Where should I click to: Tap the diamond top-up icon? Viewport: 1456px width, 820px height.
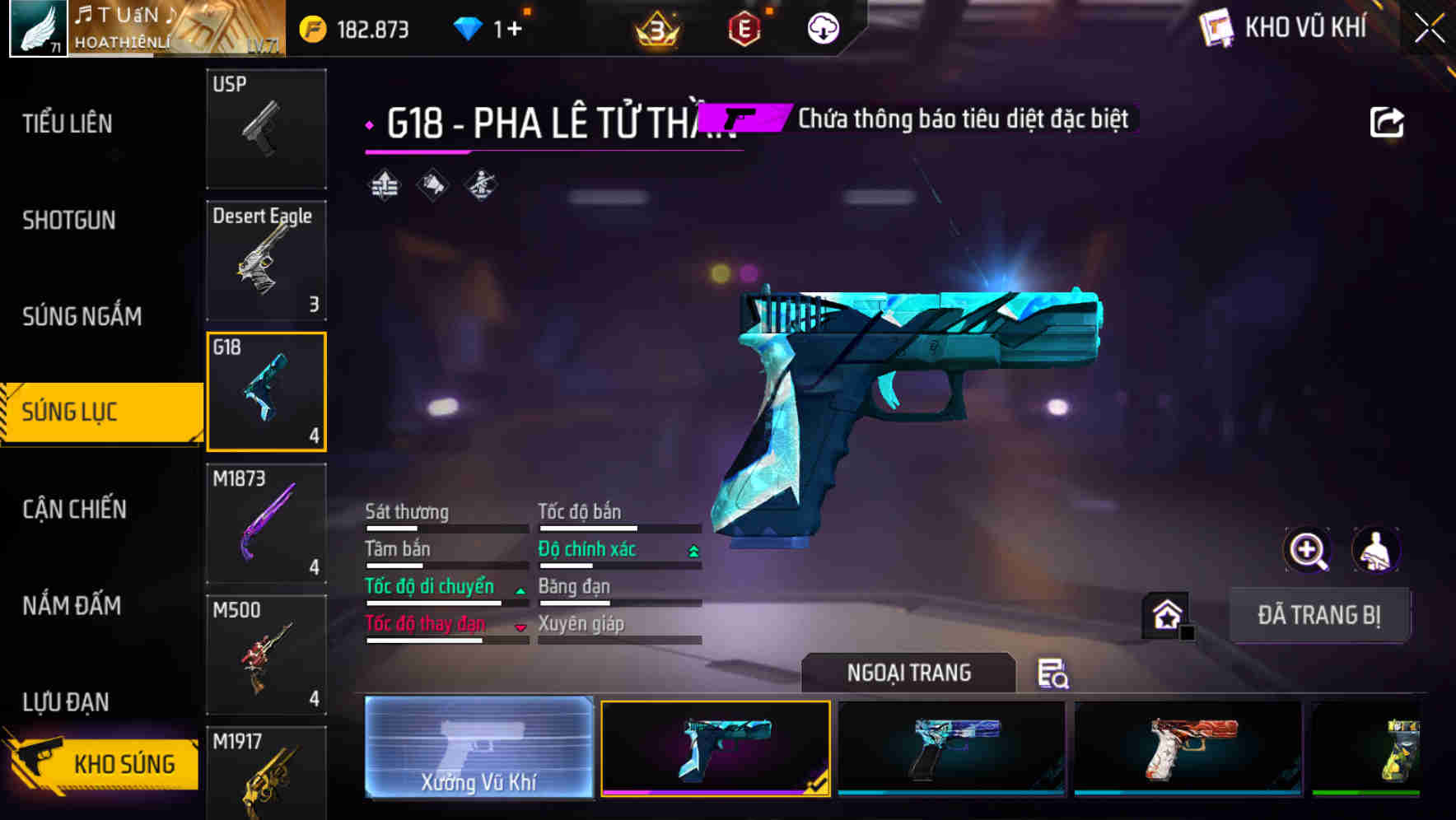(469, 28)
